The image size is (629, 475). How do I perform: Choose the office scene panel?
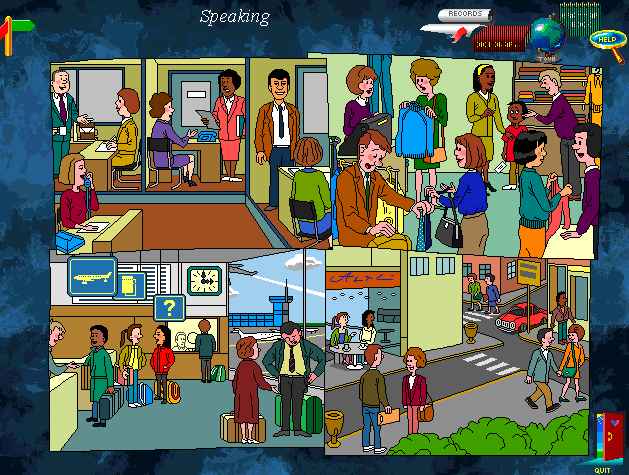click(190, 150)
